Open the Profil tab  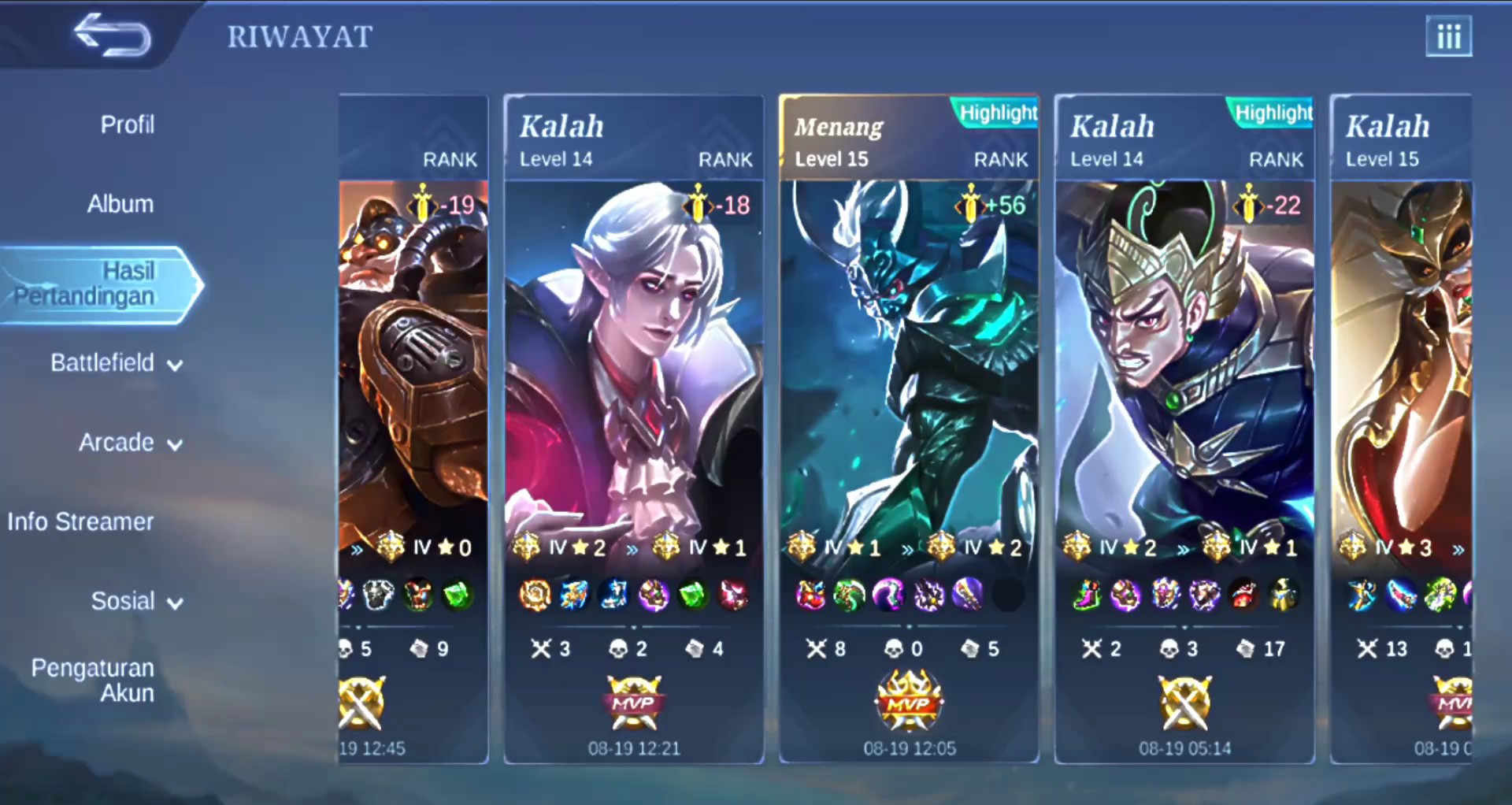(x=127, y=124)
